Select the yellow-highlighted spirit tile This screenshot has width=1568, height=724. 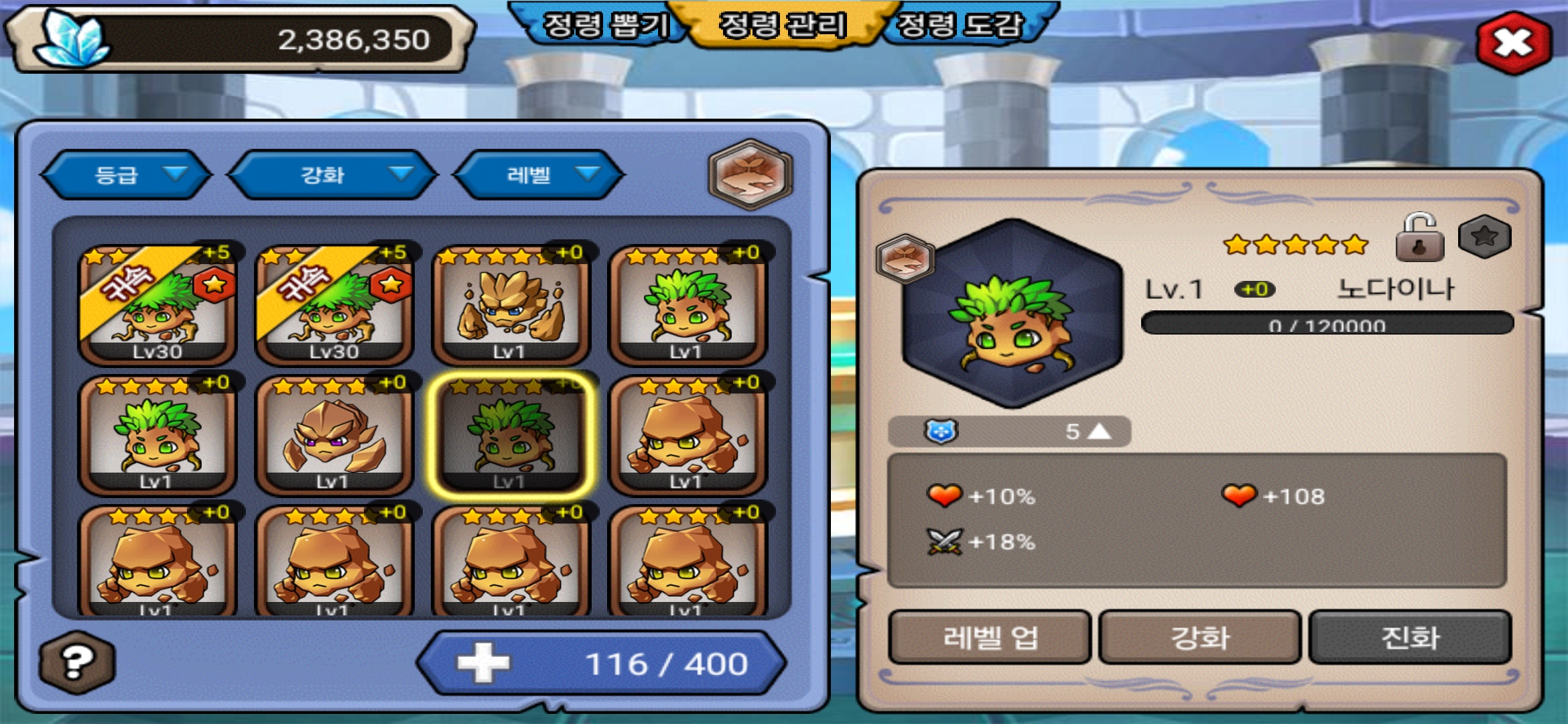(x=511, y=434)
